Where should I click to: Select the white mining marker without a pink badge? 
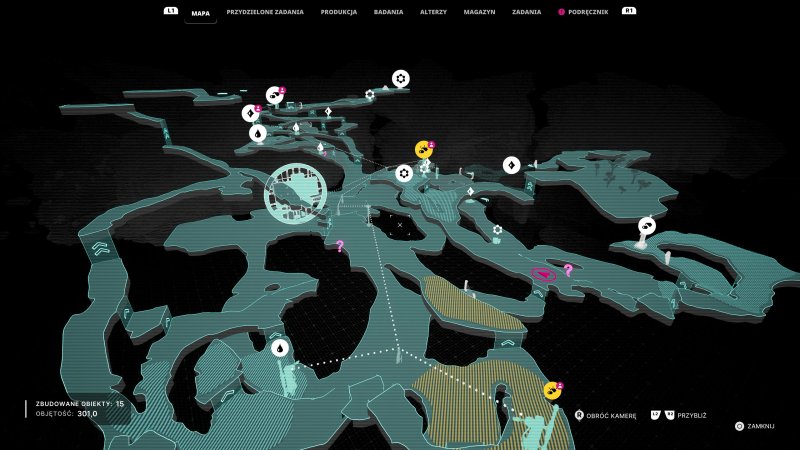[646, 226]
